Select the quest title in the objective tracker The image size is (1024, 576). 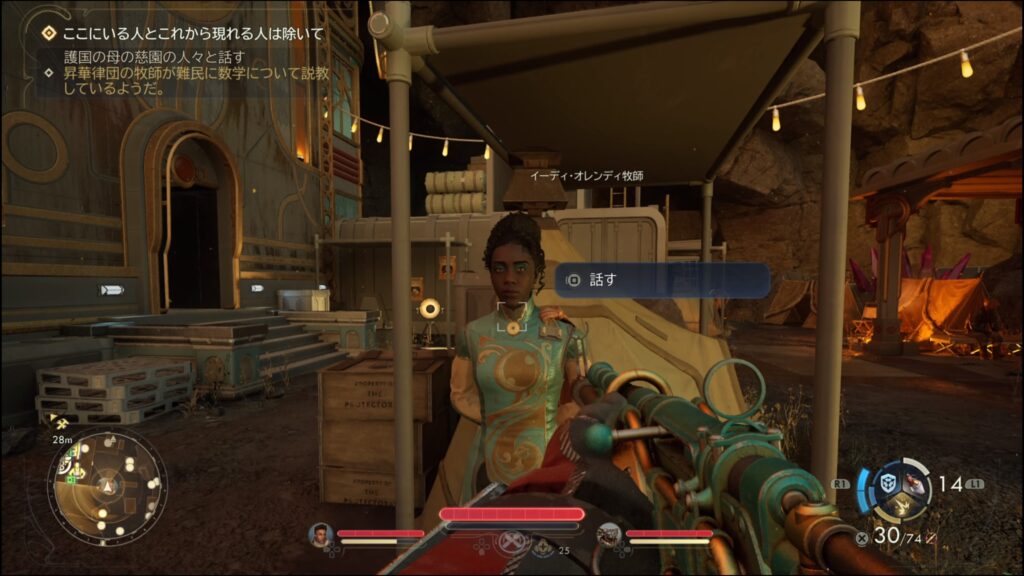pyautogui.click(x=193, y=34)
